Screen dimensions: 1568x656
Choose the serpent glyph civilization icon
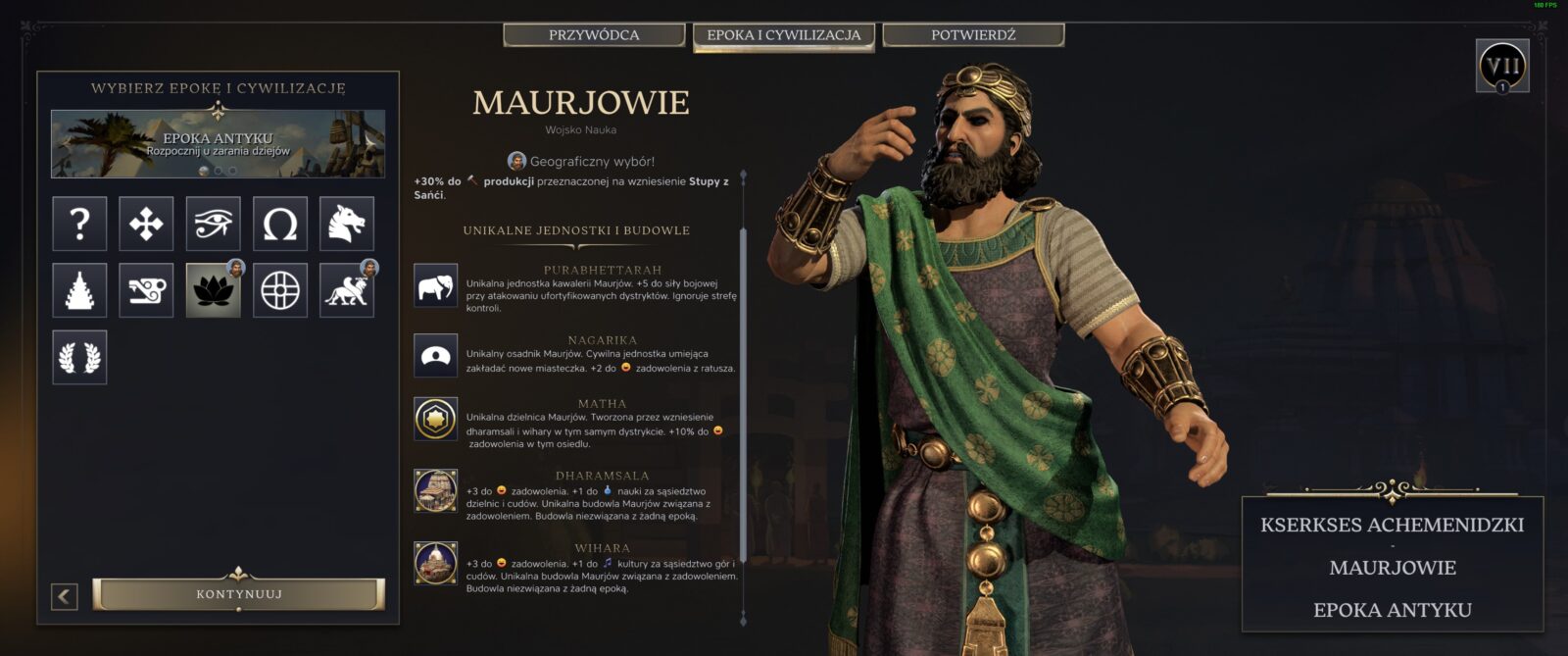coord(146,290)
